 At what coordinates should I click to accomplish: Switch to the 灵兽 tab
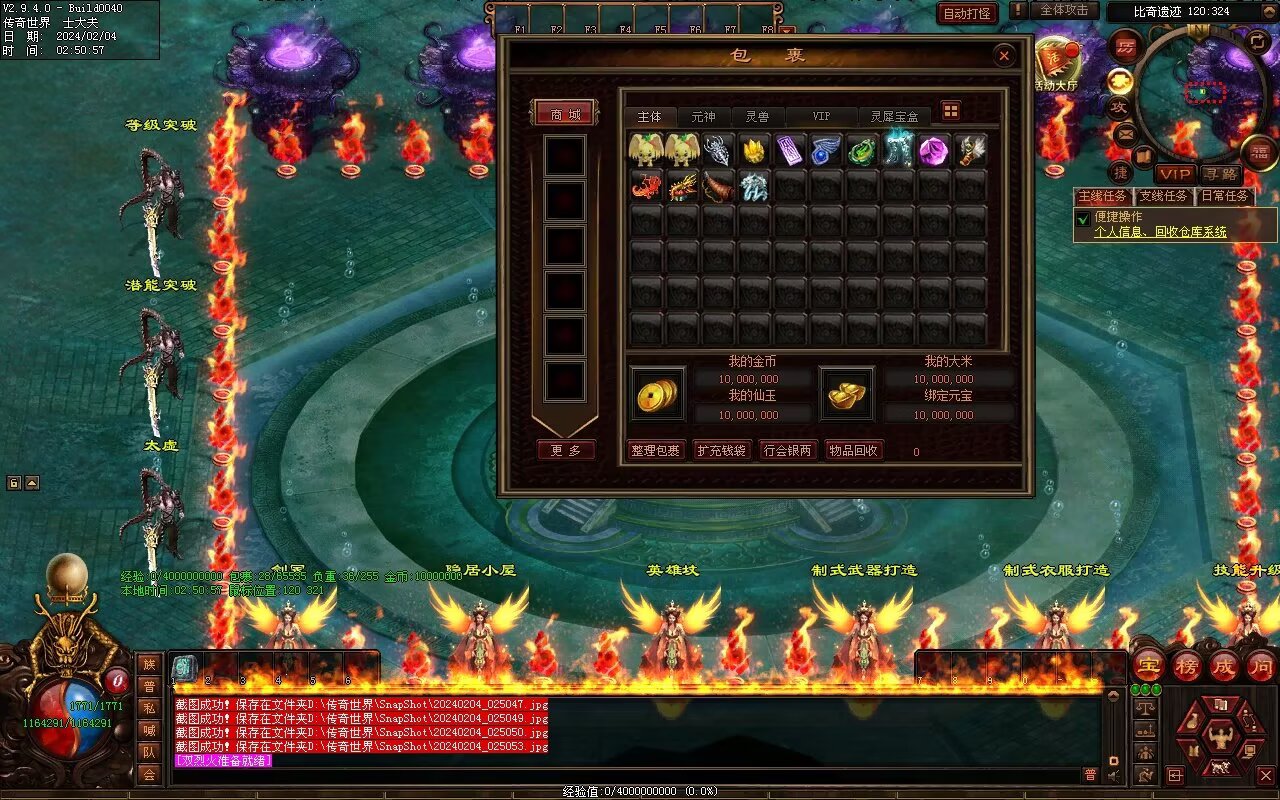[757, 117]
